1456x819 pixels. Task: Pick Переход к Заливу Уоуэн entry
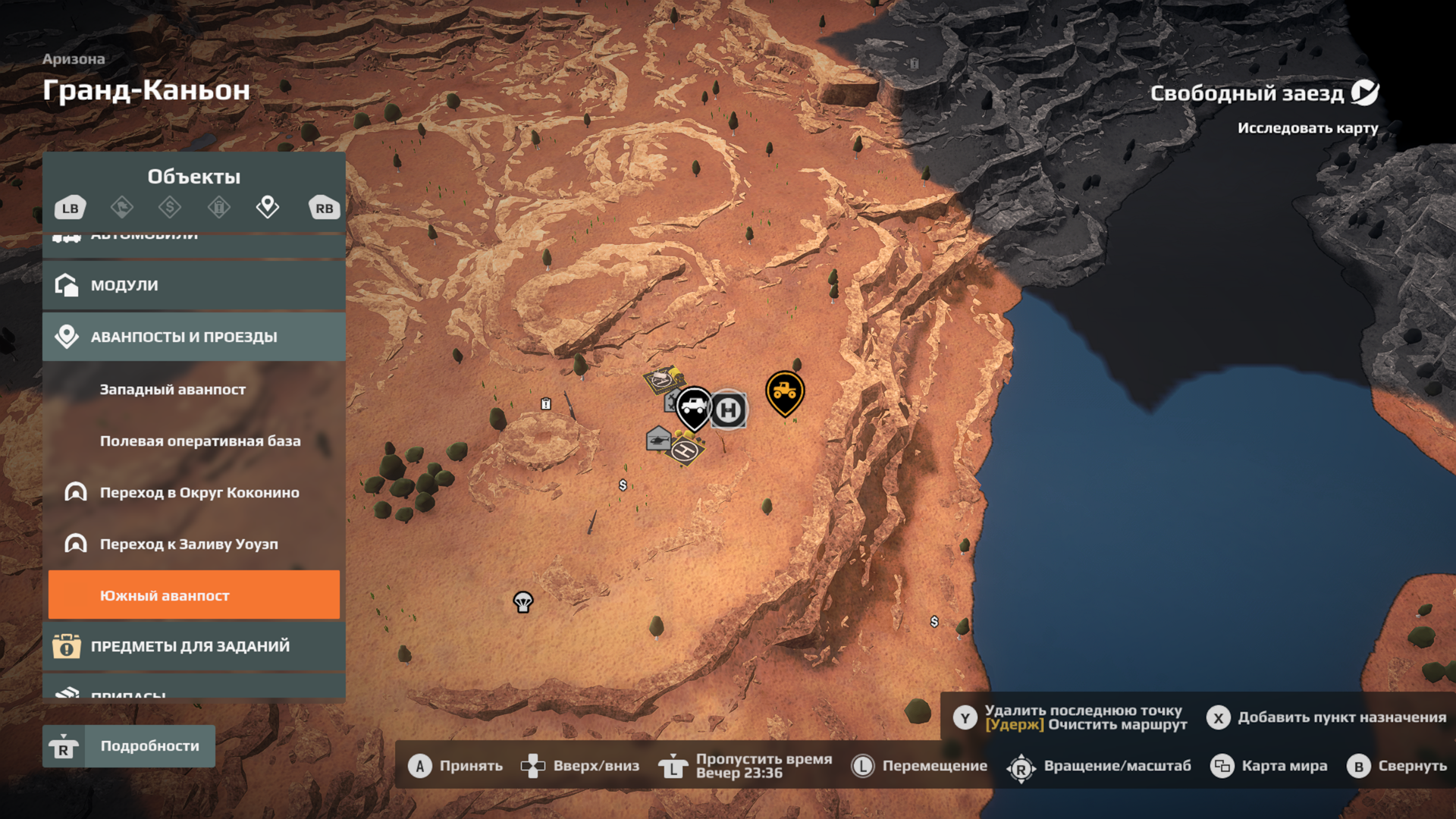[189, 544]
